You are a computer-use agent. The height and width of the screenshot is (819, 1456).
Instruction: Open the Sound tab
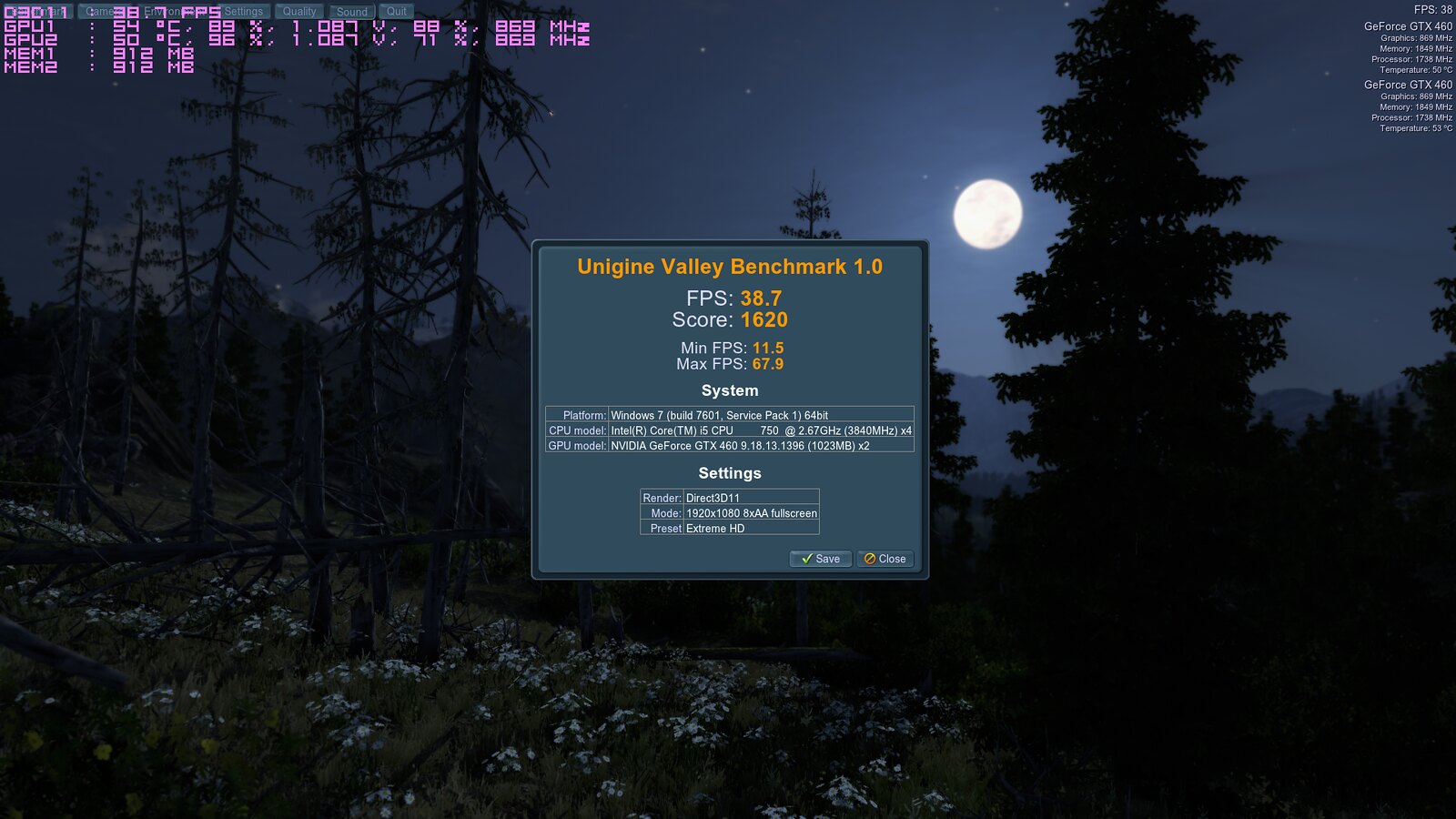click(352, 12)
